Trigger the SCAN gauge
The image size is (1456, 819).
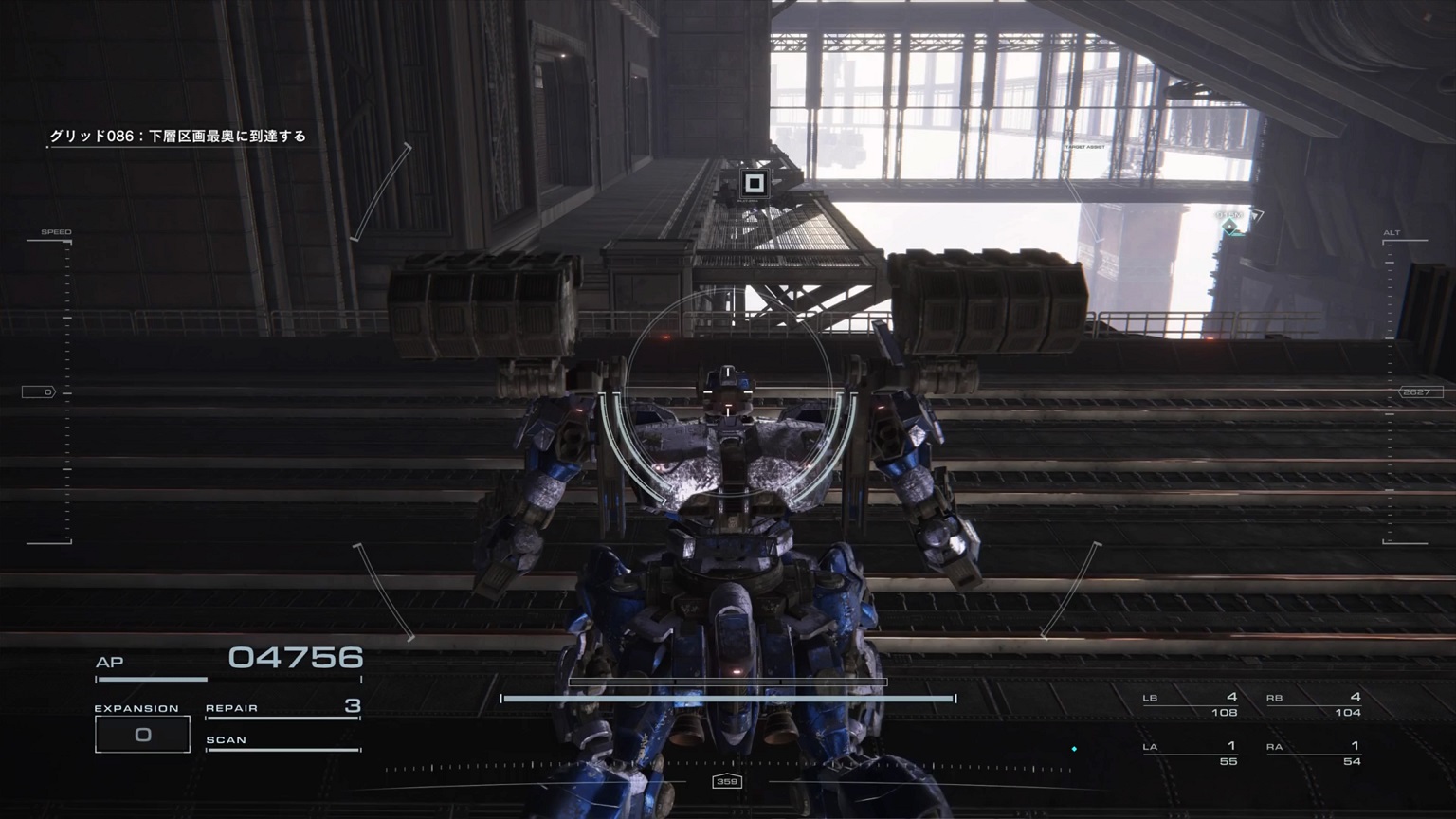(282, 741)
